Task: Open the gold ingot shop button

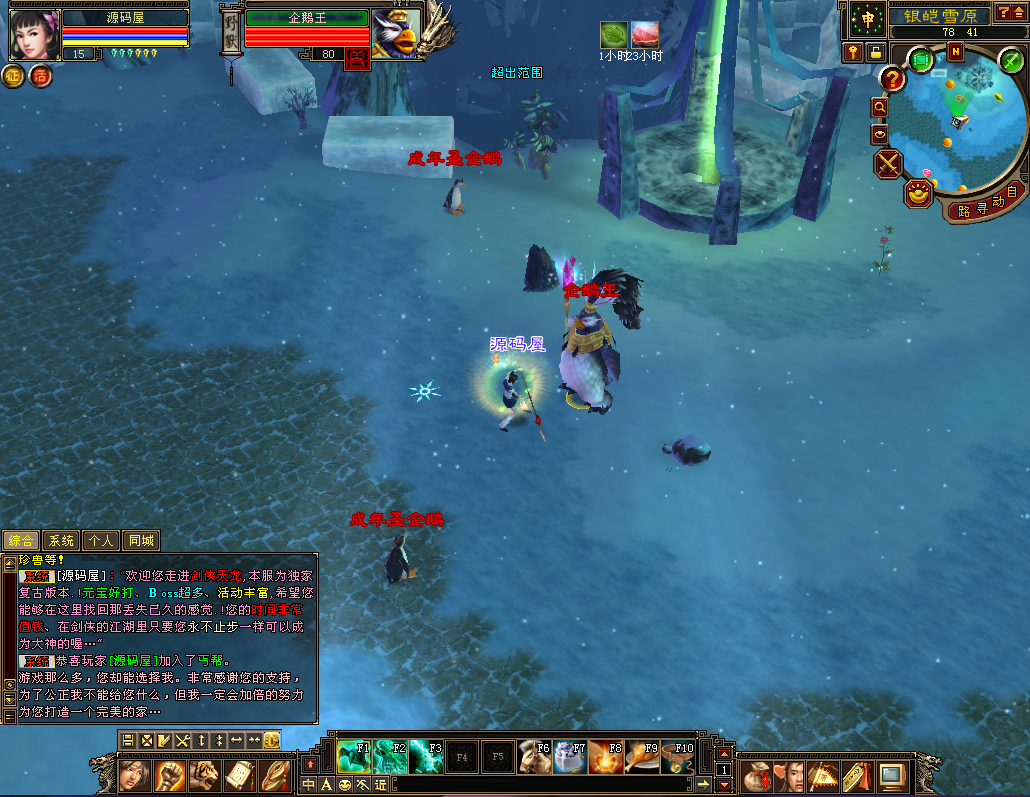Action: 918,192
